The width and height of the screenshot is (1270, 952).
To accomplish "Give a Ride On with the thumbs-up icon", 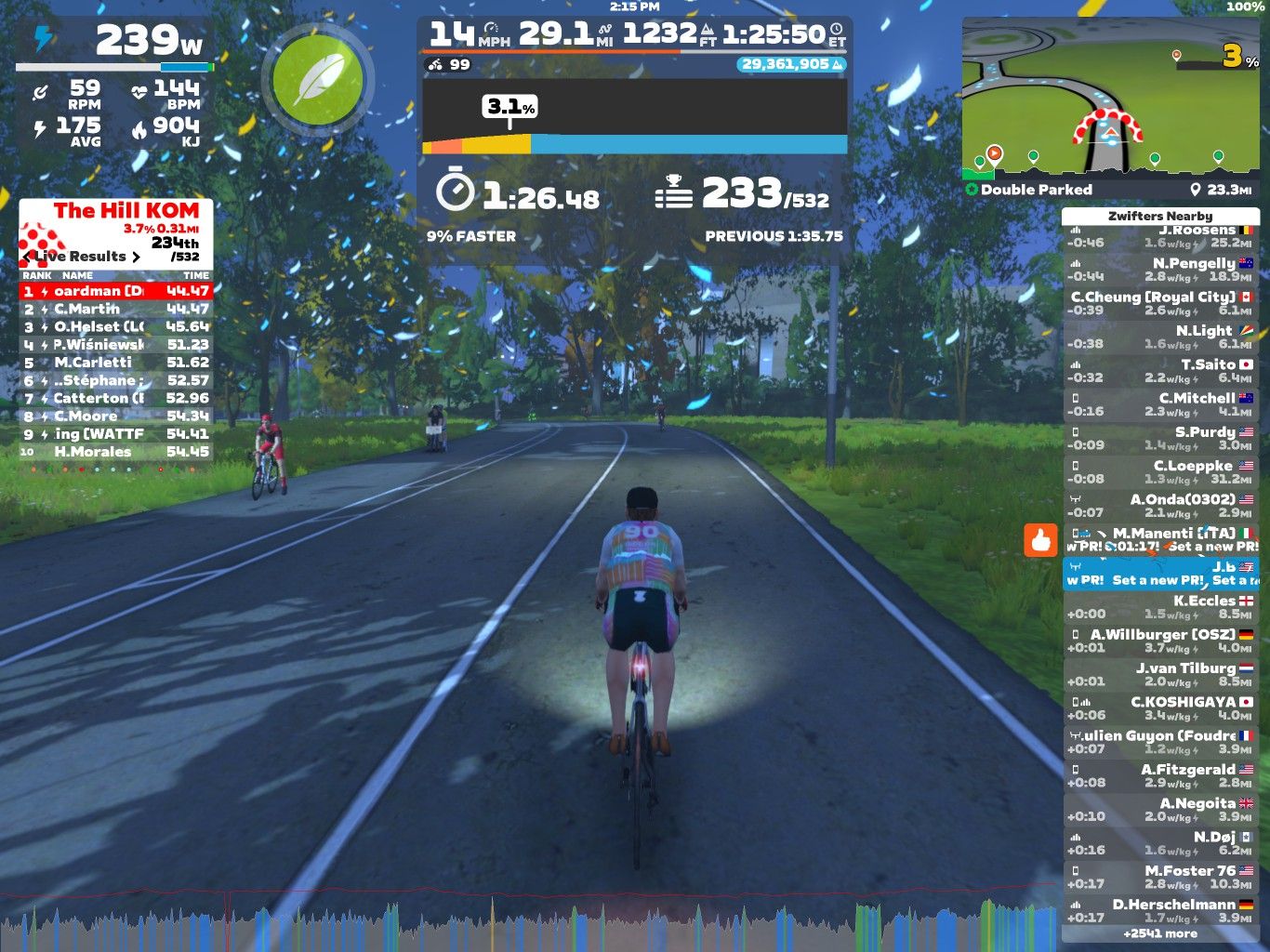I will pos(1043,539).
